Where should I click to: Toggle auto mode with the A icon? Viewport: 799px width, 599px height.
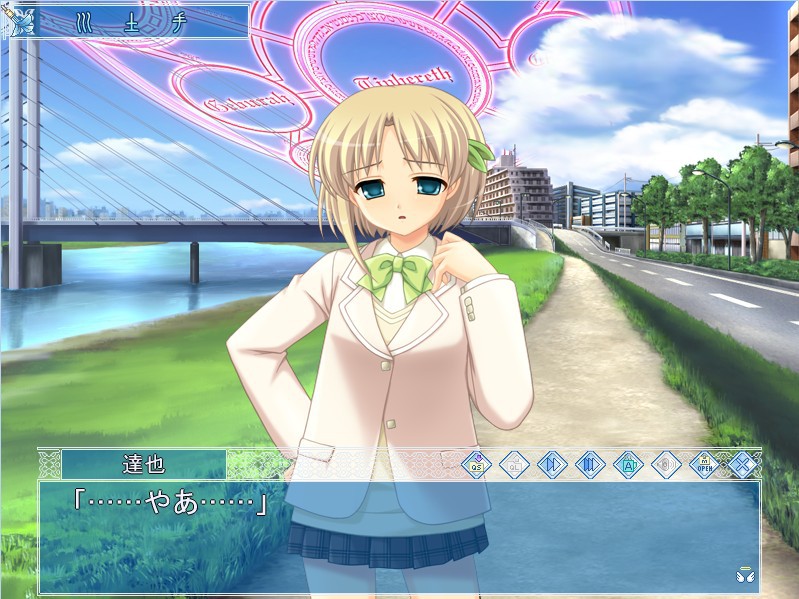[628, 464]
